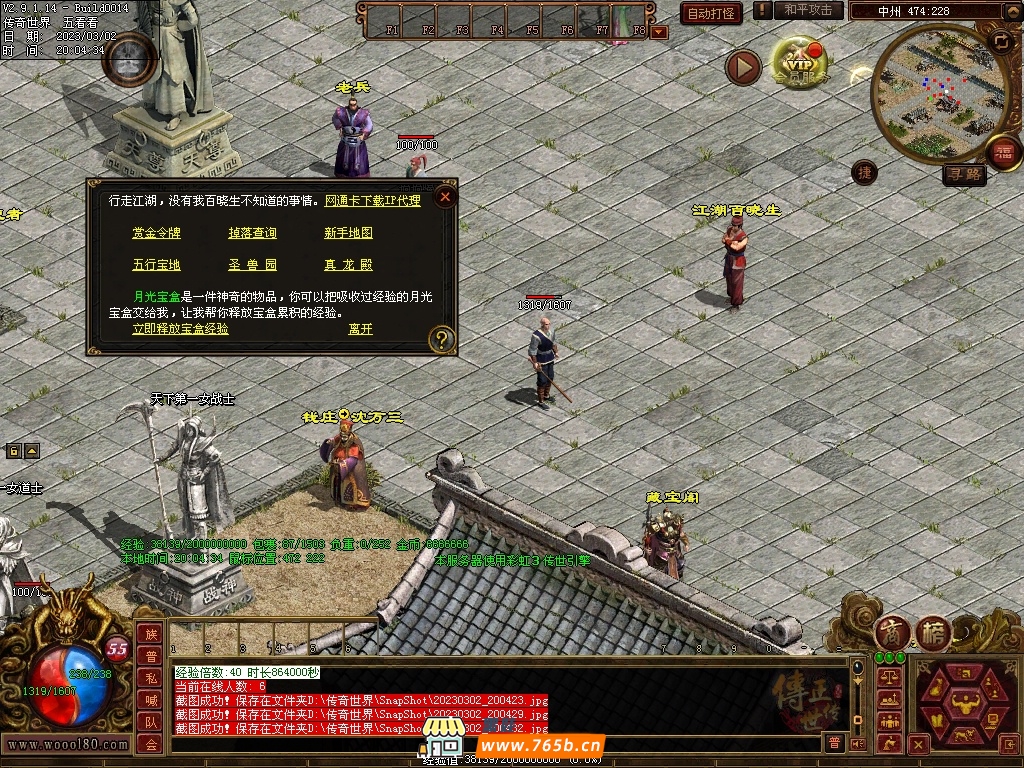Viewport: 1024px width, 768px height.
Task: Click the question mark help icon in dialogue
Action: click(441, 340)
